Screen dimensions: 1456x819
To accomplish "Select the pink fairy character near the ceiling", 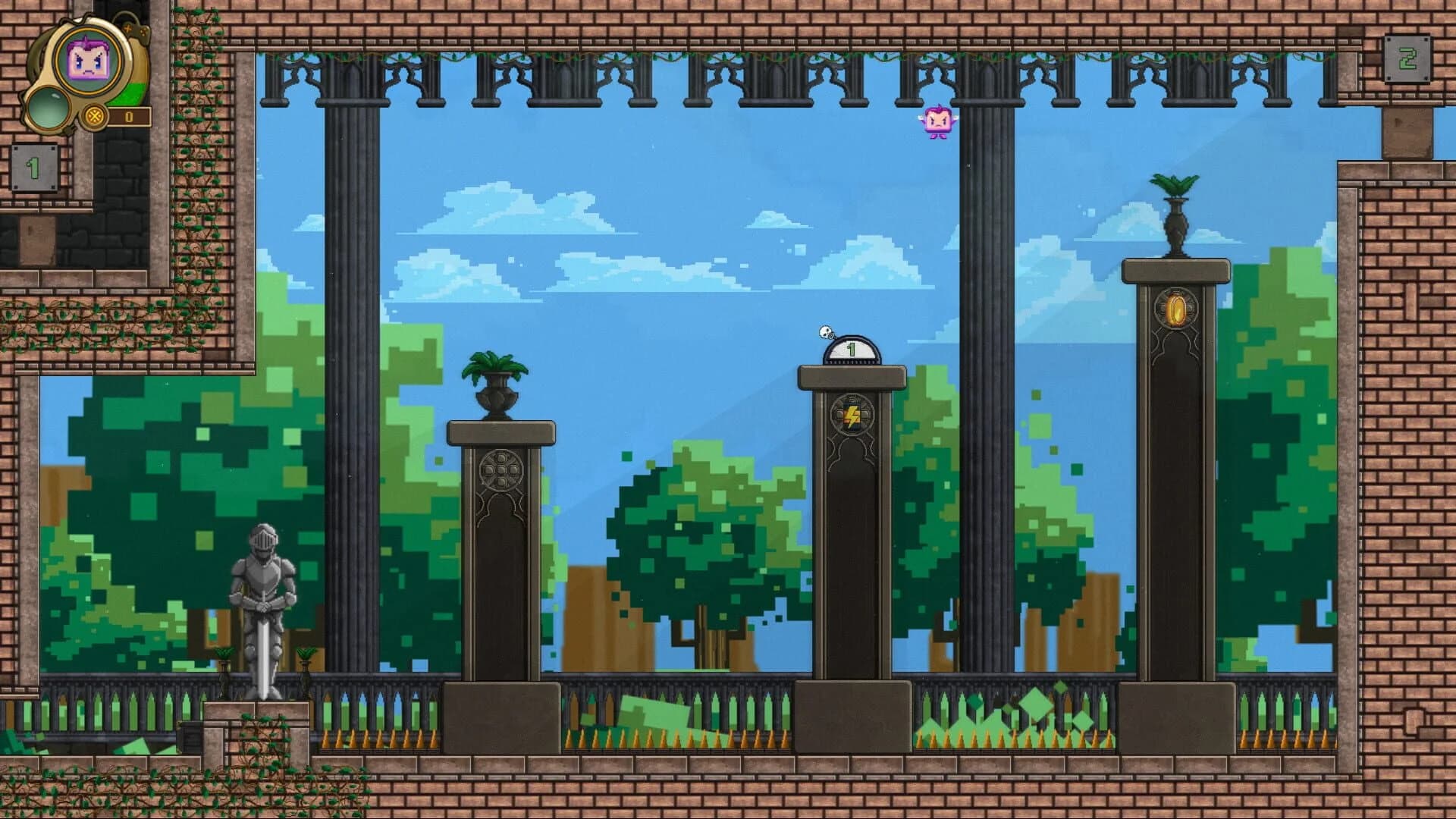I will tap(937, 121).
